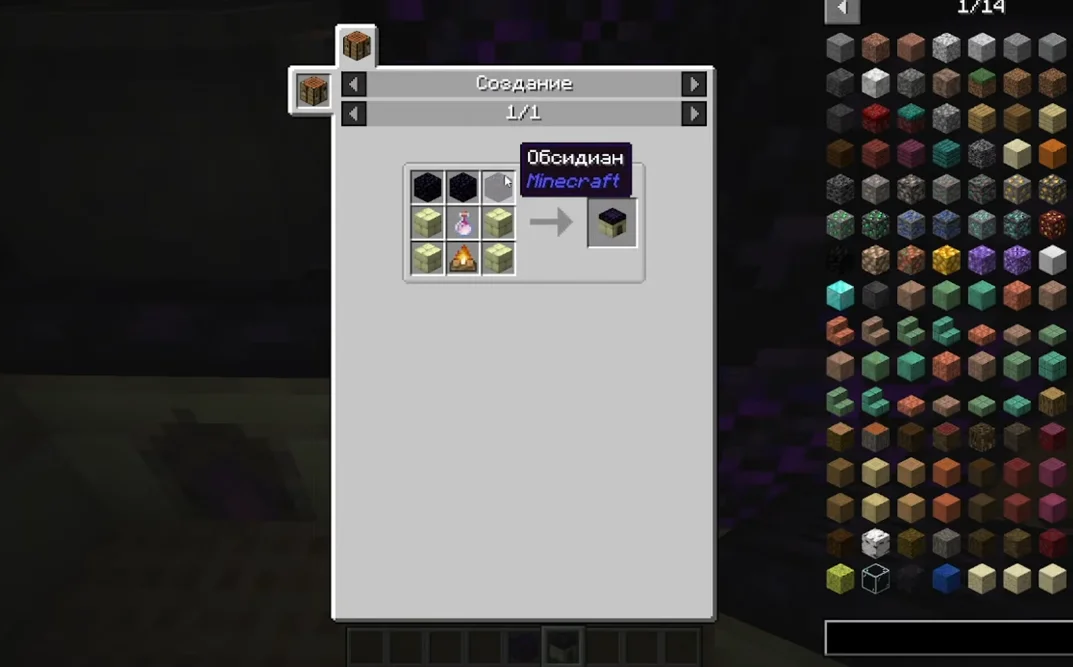Screen dimensions: 1073x667
Task: Choose the blue lapis lazuli block
Action: (x=946, y=578)
